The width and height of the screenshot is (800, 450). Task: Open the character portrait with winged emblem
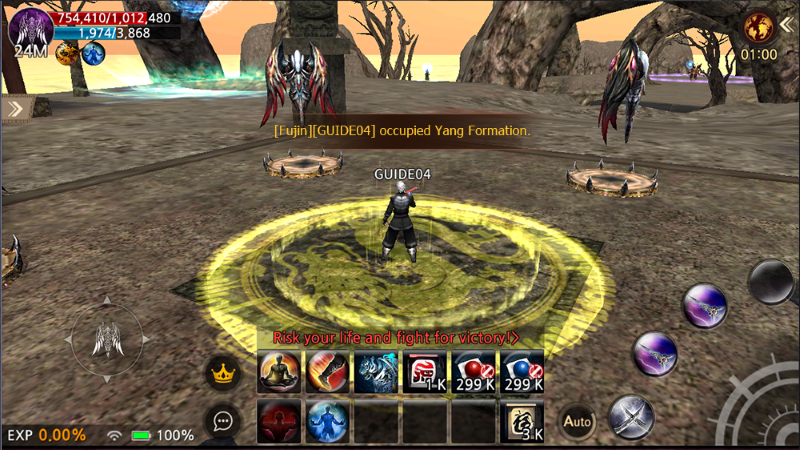click(x=29, y=28)
